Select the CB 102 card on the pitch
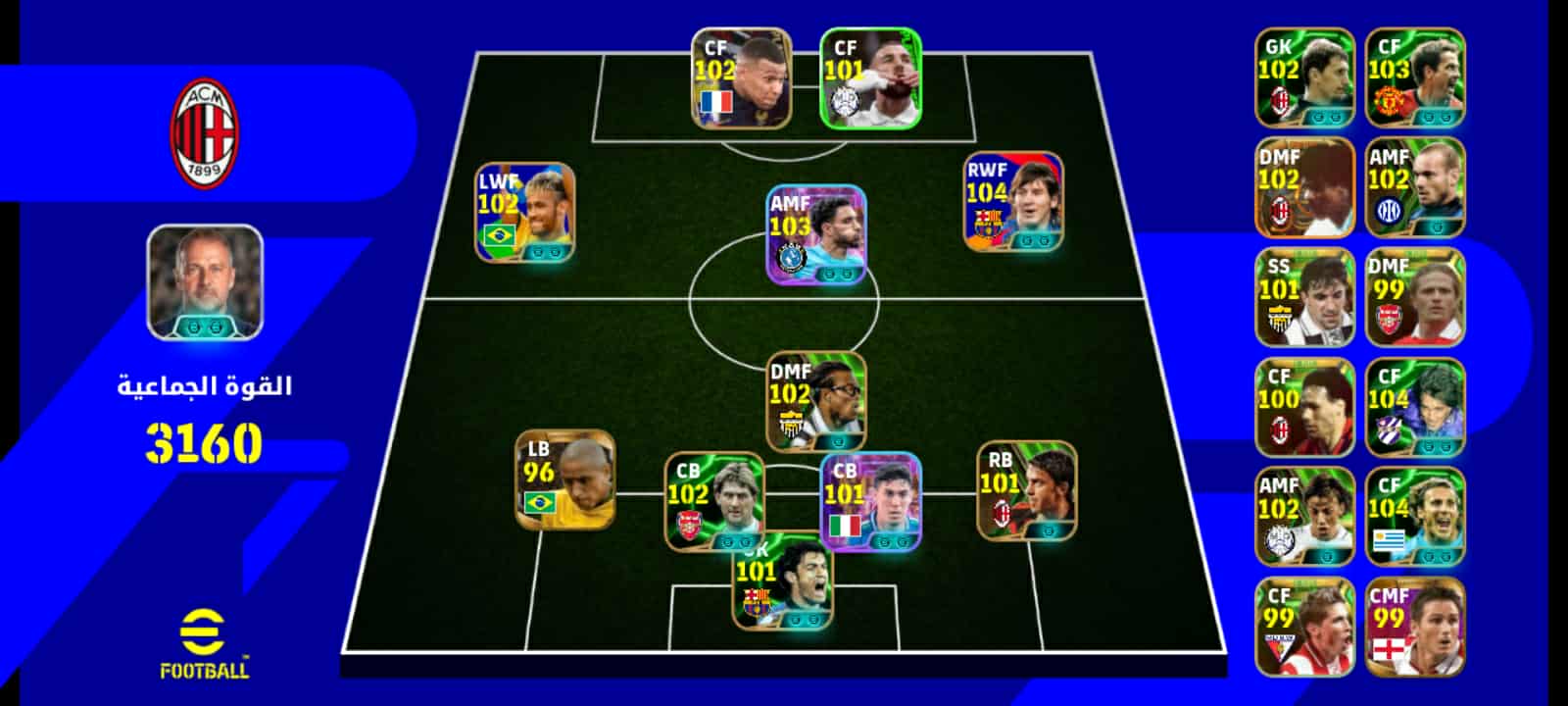The image size is (1568, 706). (714, 501)
